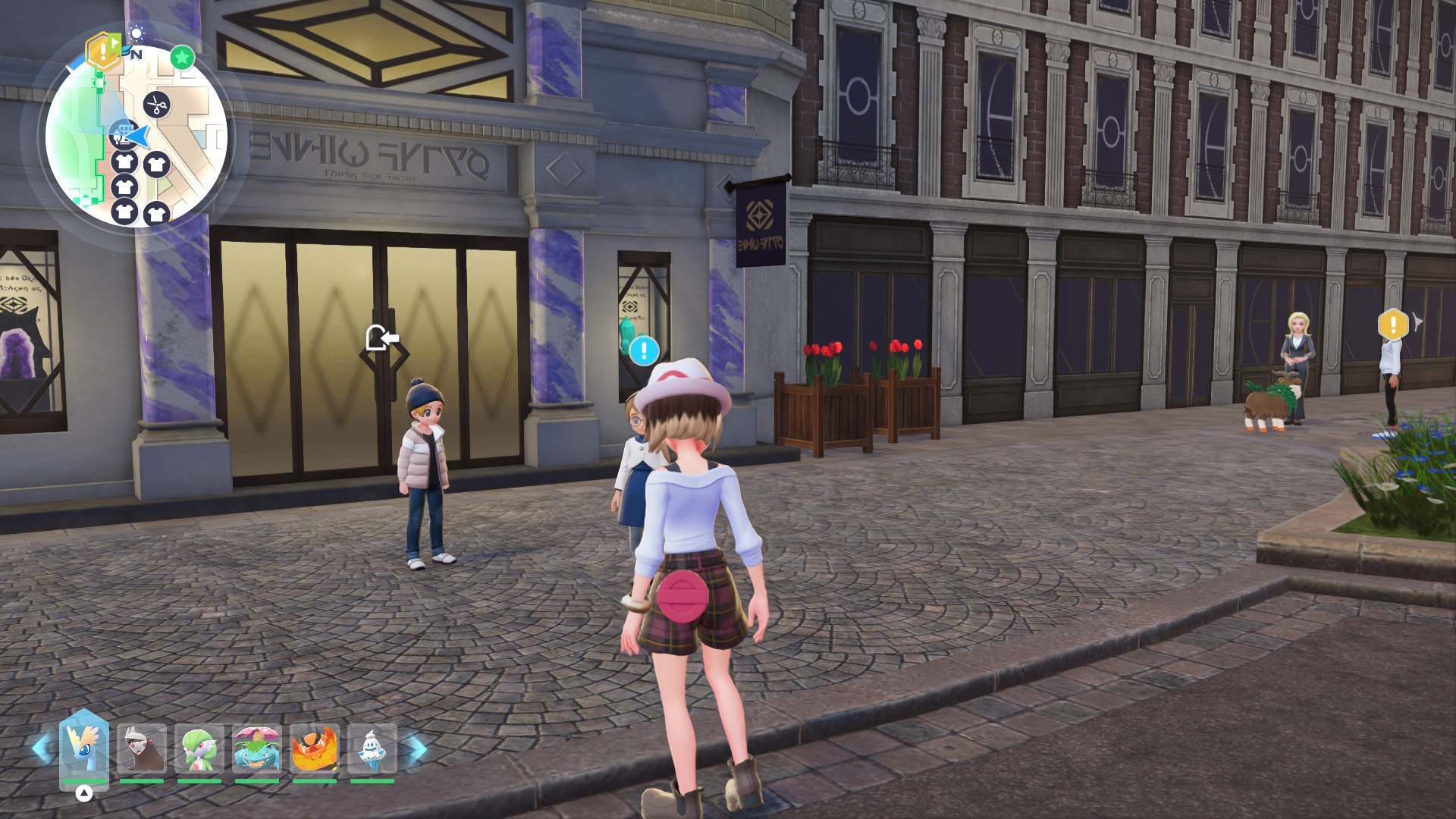This screenshot has width=1456, height=819.
Task: Select the fiery orange Emboar slot
Action: point(315,748)
